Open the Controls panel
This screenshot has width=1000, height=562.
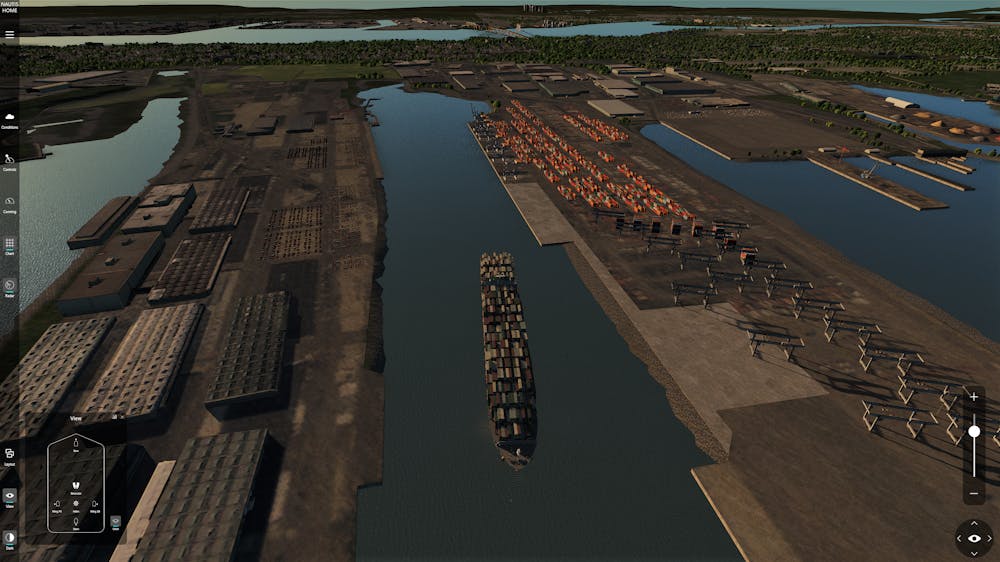pos(10,160)
